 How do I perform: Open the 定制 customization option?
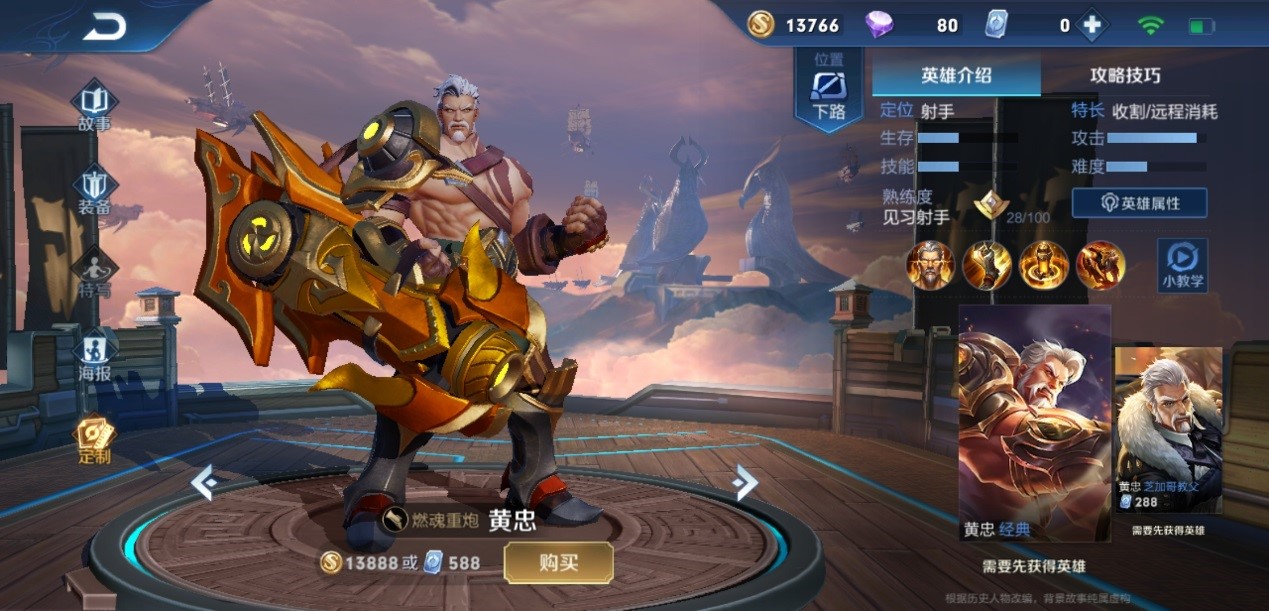point(95,440)
